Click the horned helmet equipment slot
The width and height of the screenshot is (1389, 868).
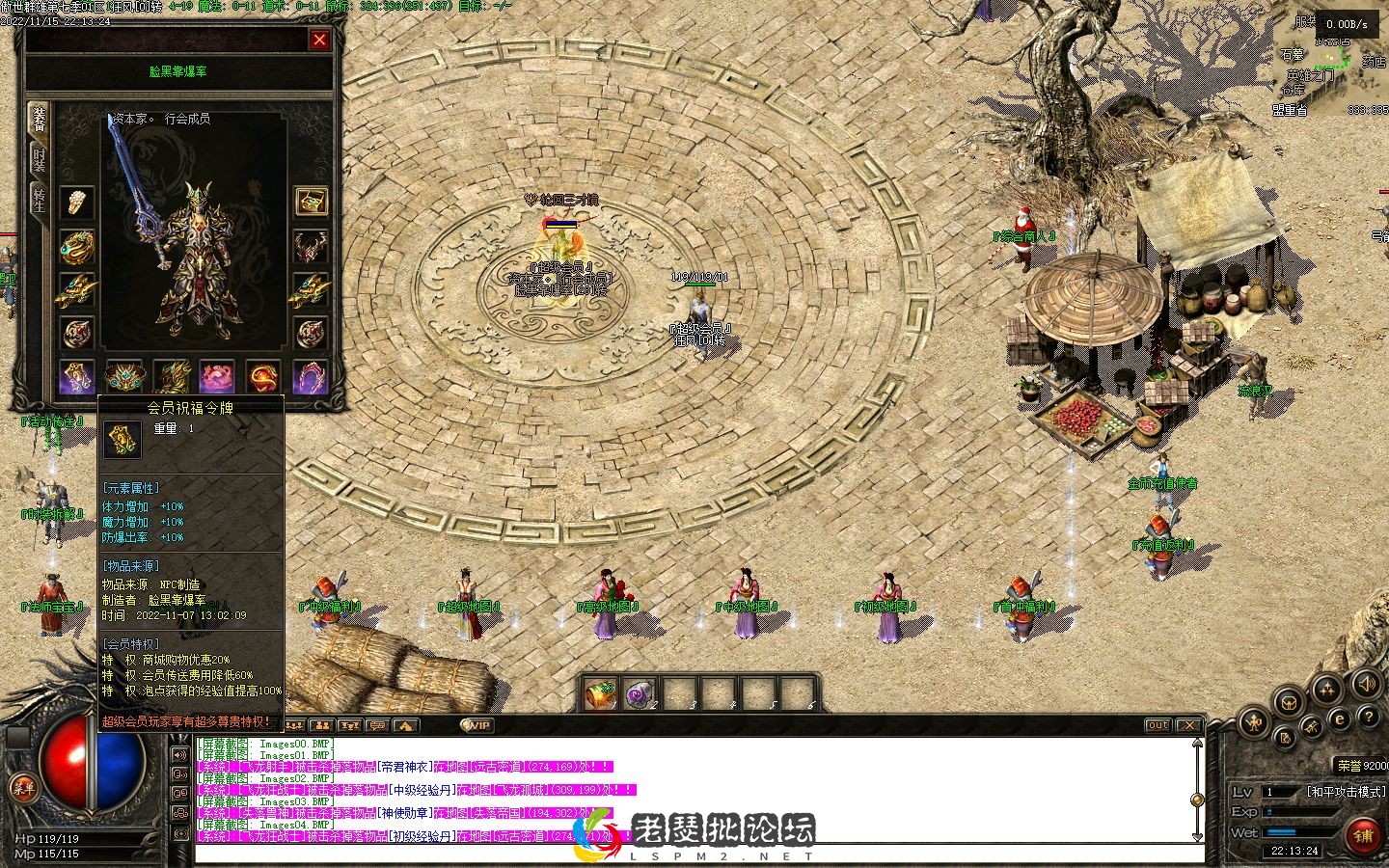tap(311, 246)
